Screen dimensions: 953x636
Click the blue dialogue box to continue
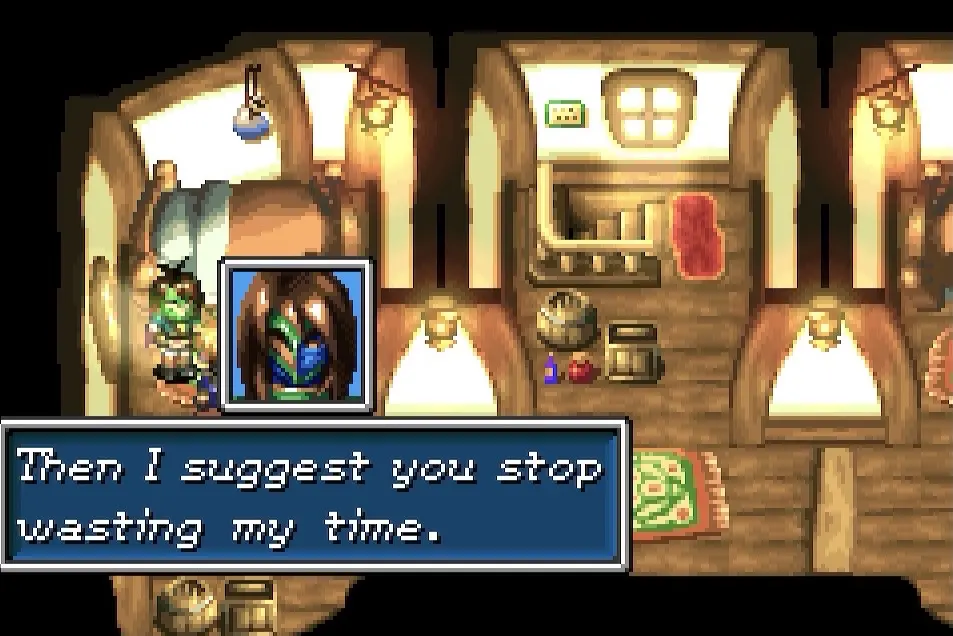tap(314, 495)
